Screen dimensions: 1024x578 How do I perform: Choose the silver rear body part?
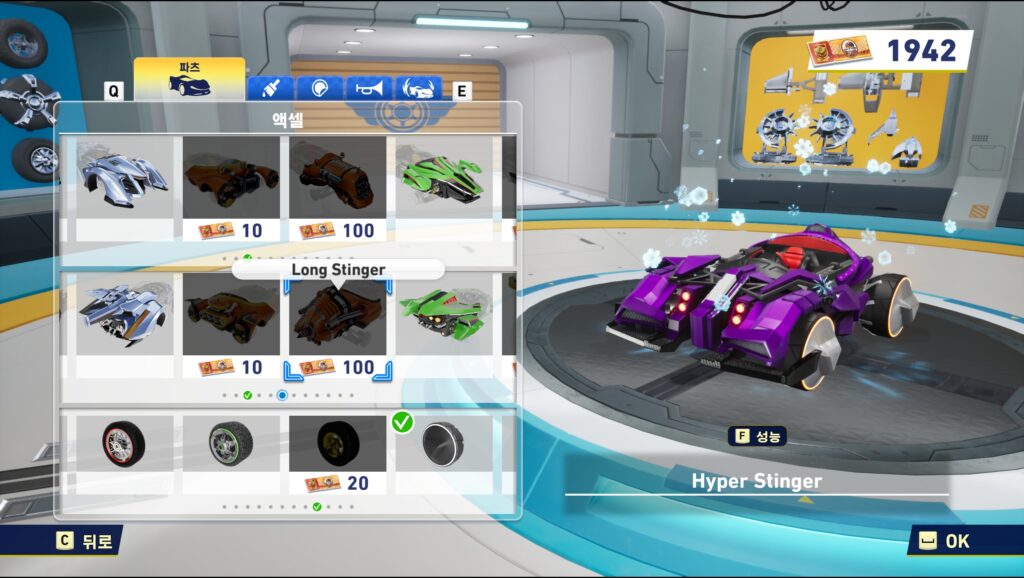pyautogui.click(x=124, y=315)
